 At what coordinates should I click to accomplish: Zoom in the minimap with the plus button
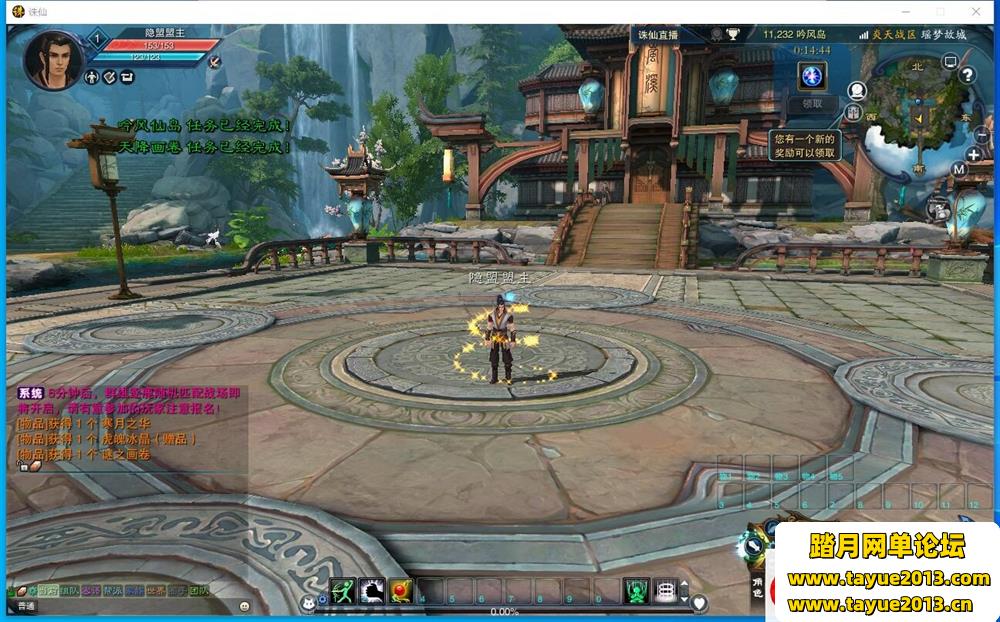pyautogui.click(x=974, y=155)
